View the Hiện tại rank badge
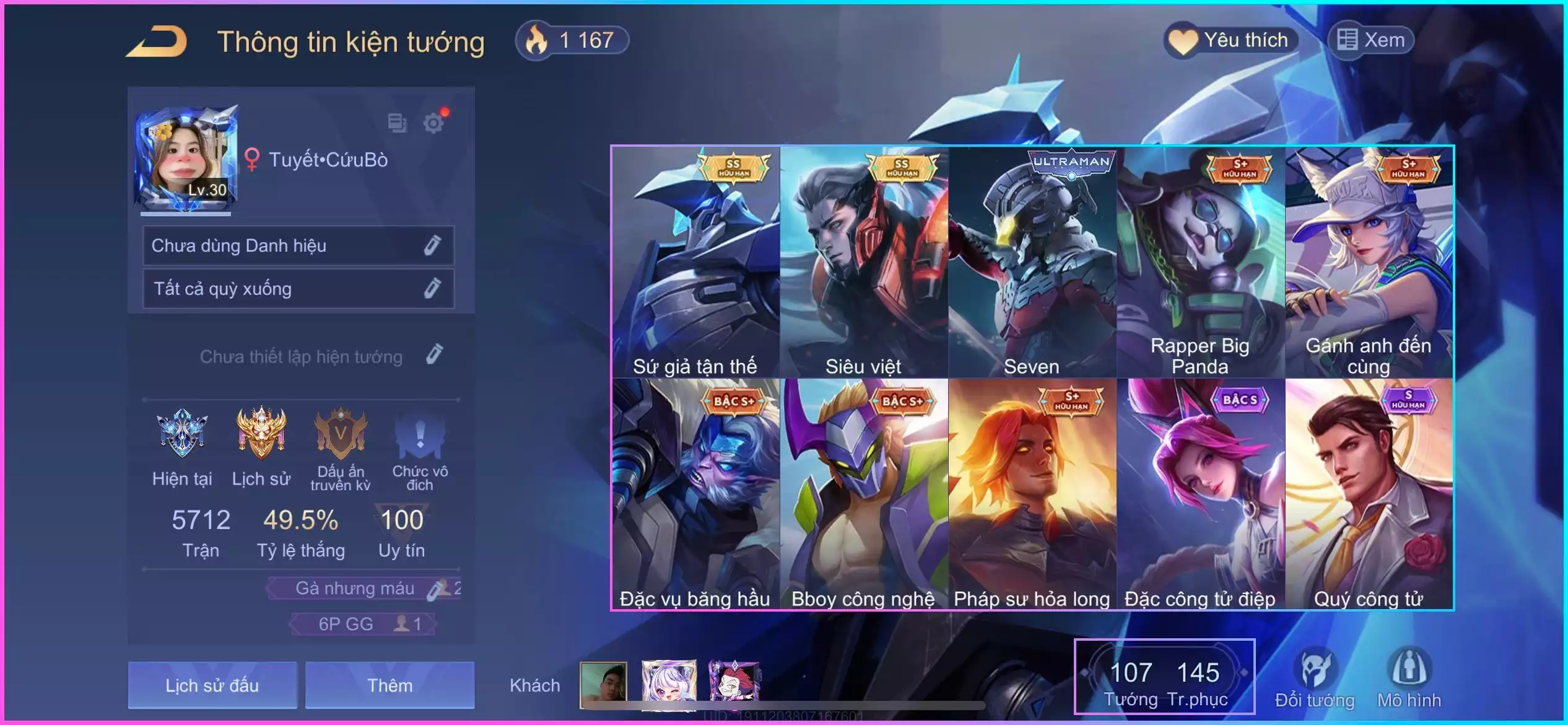 182,434
